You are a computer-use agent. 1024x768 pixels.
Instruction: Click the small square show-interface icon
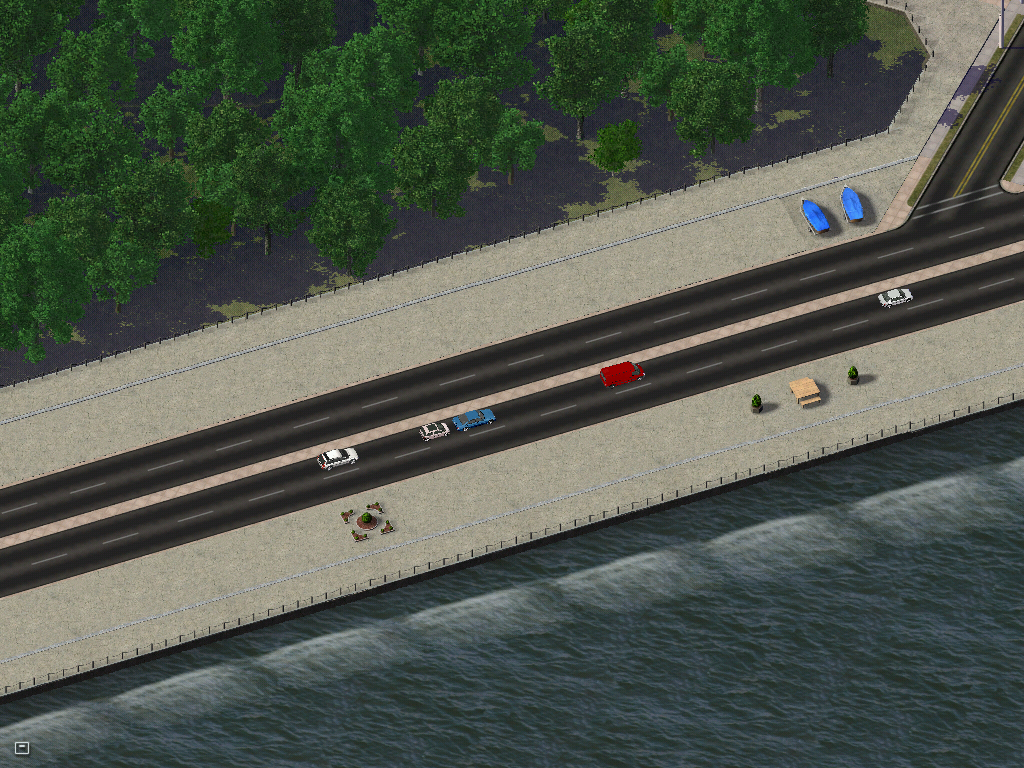click(22, 747)
